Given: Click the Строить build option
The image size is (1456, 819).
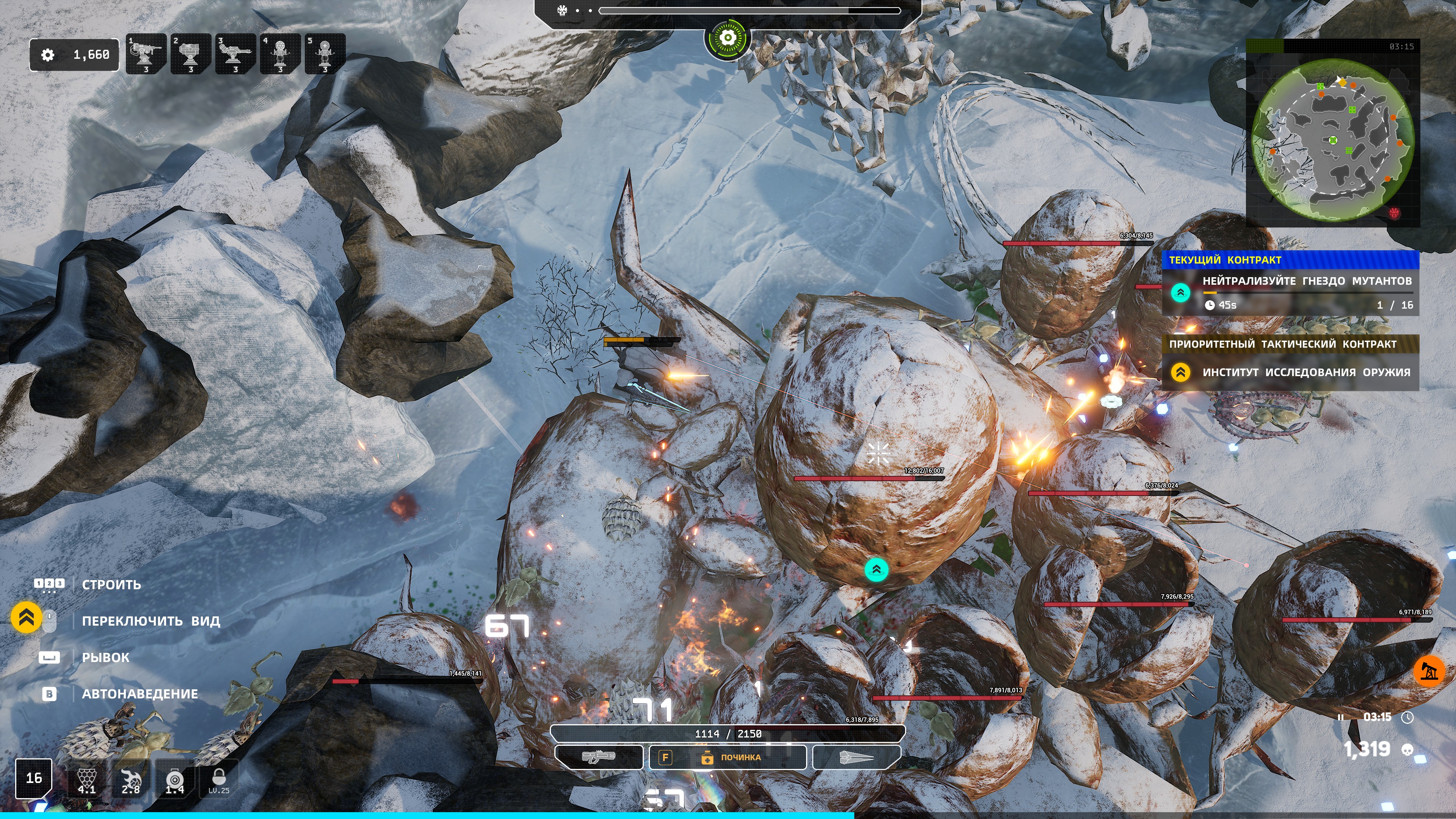Looking at the screenshot, I should tap(111, 584).
